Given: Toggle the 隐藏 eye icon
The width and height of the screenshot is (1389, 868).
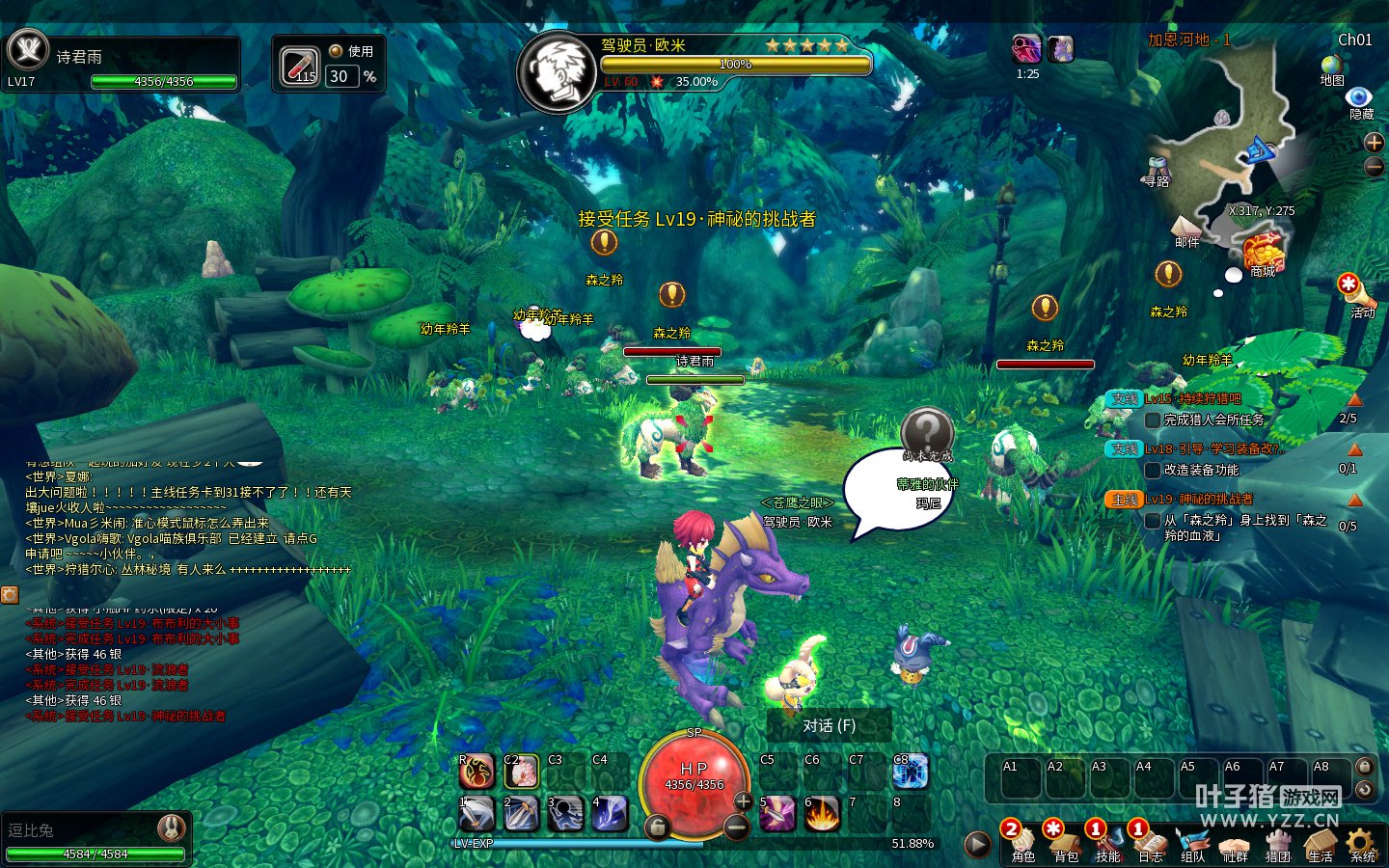Looking at the screenshot, I should point(1359,97).
